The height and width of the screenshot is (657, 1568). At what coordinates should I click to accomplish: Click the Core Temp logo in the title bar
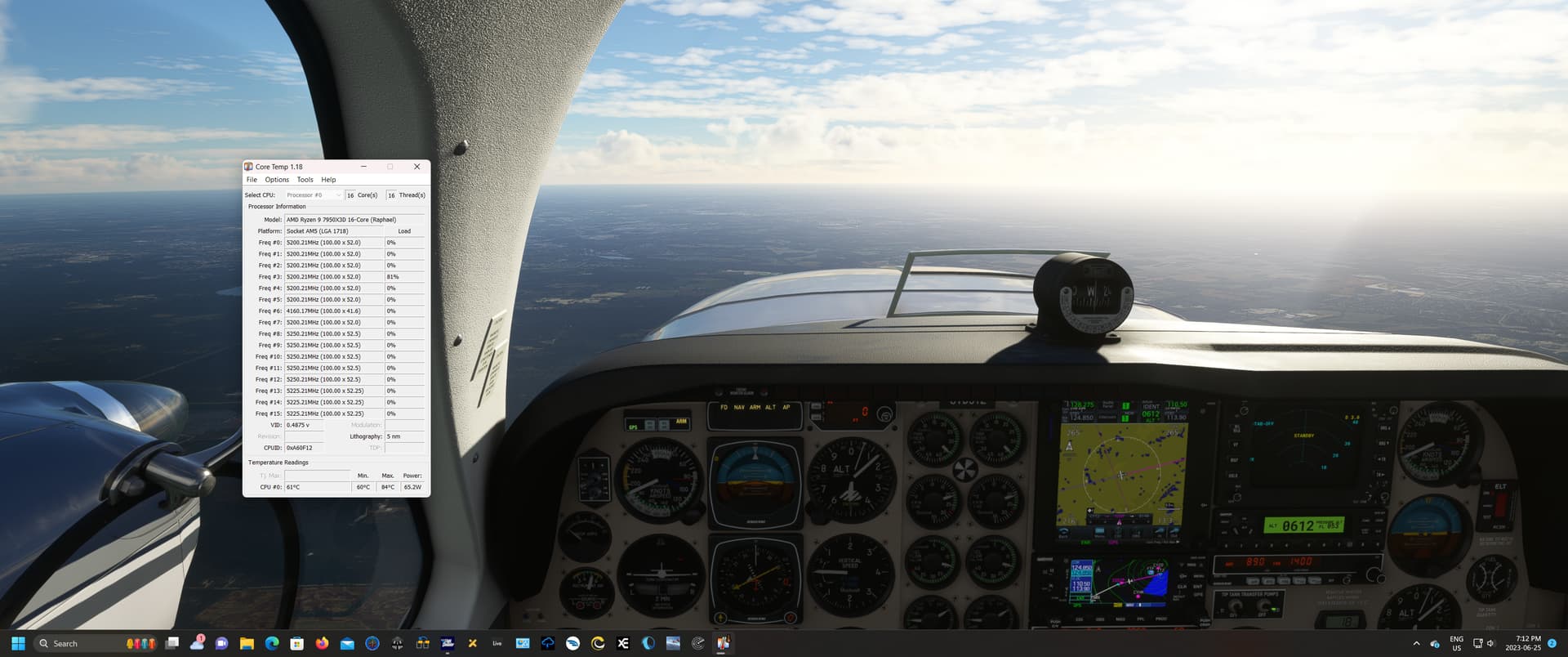click(x=250, y=167)
